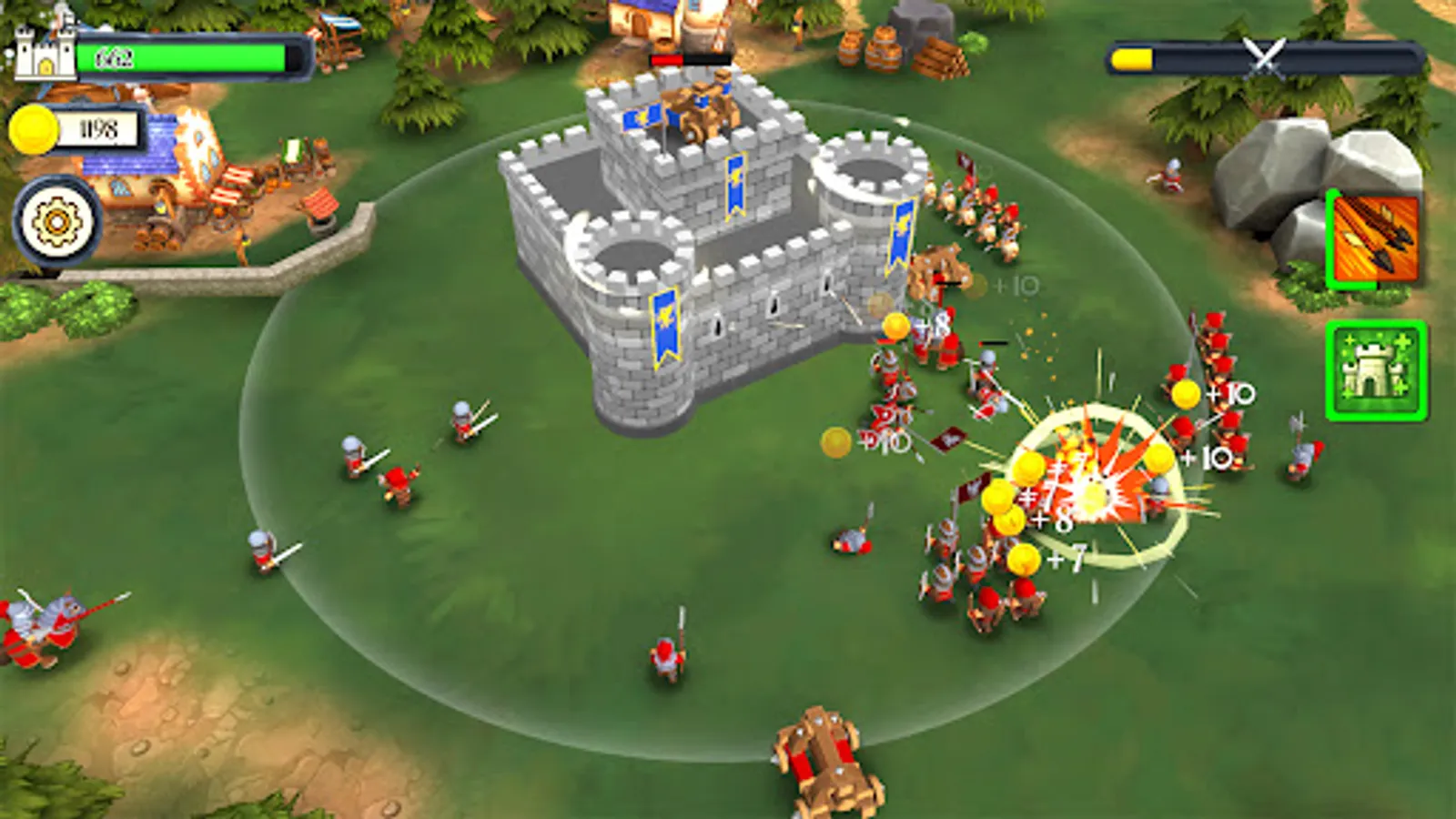The image size is (1456, 819).
Task: Activate the arrow volley ability
Action: coord(1375,238)
